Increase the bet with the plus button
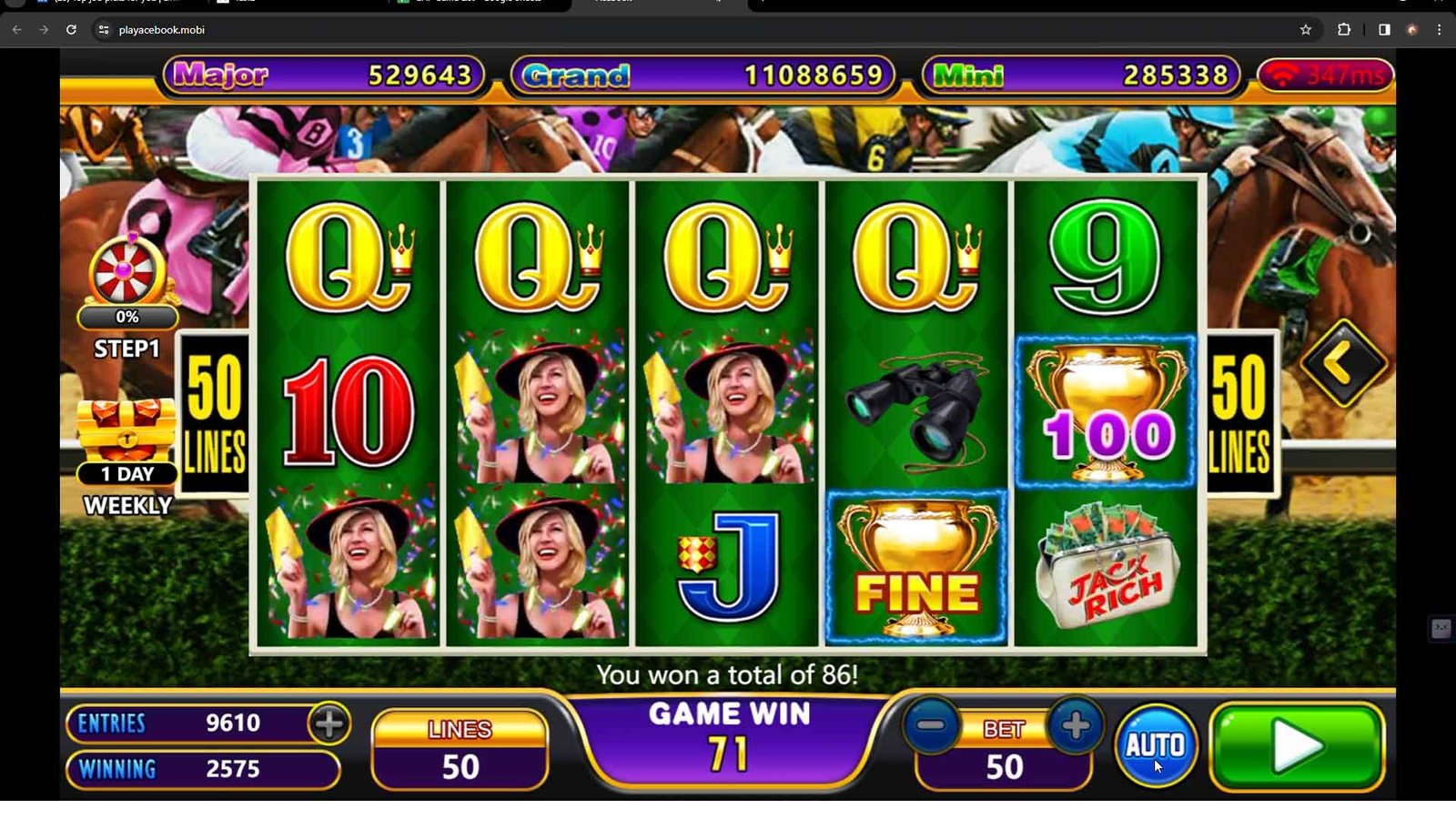The image size is (1456, 819). click(x=1076, y=725)
